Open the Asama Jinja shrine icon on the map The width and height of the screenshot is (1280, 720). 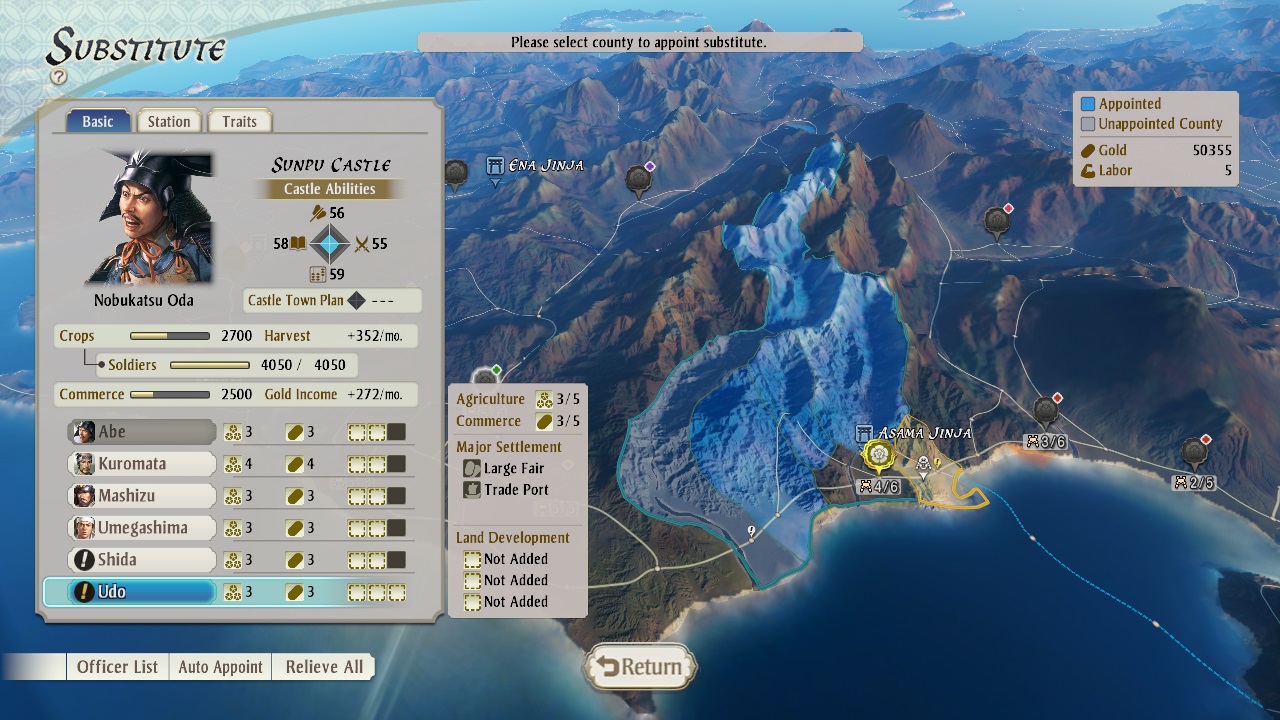point(865,434)
